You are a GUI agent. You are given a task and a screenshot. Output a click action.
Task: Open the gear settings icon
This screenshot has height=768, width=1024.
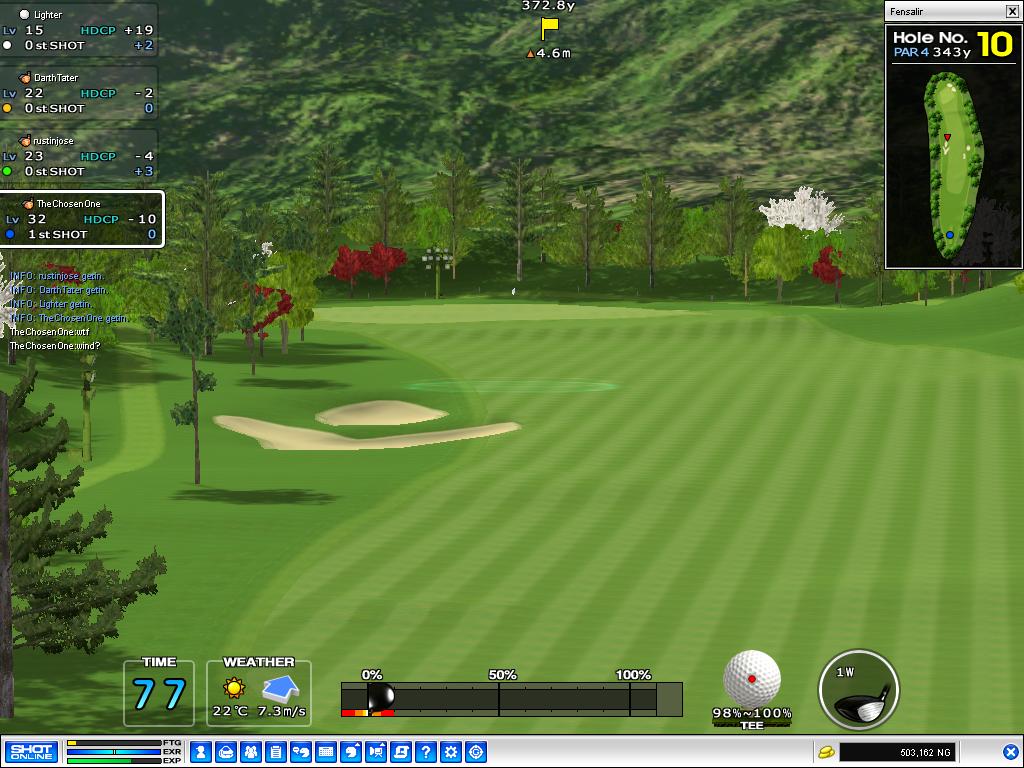451,752
